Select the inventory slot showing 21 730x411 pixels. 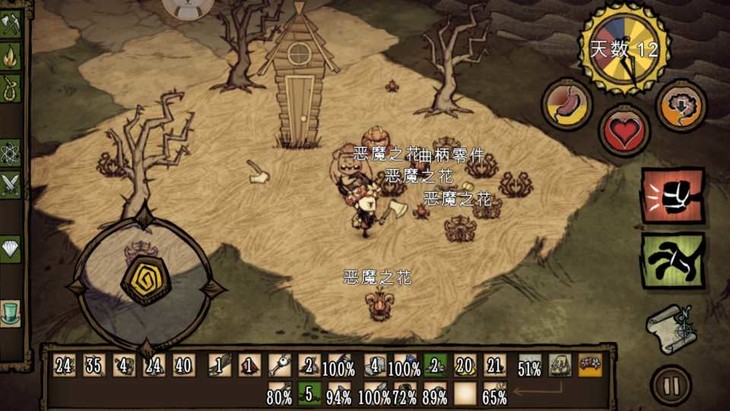tap(494, 366)
